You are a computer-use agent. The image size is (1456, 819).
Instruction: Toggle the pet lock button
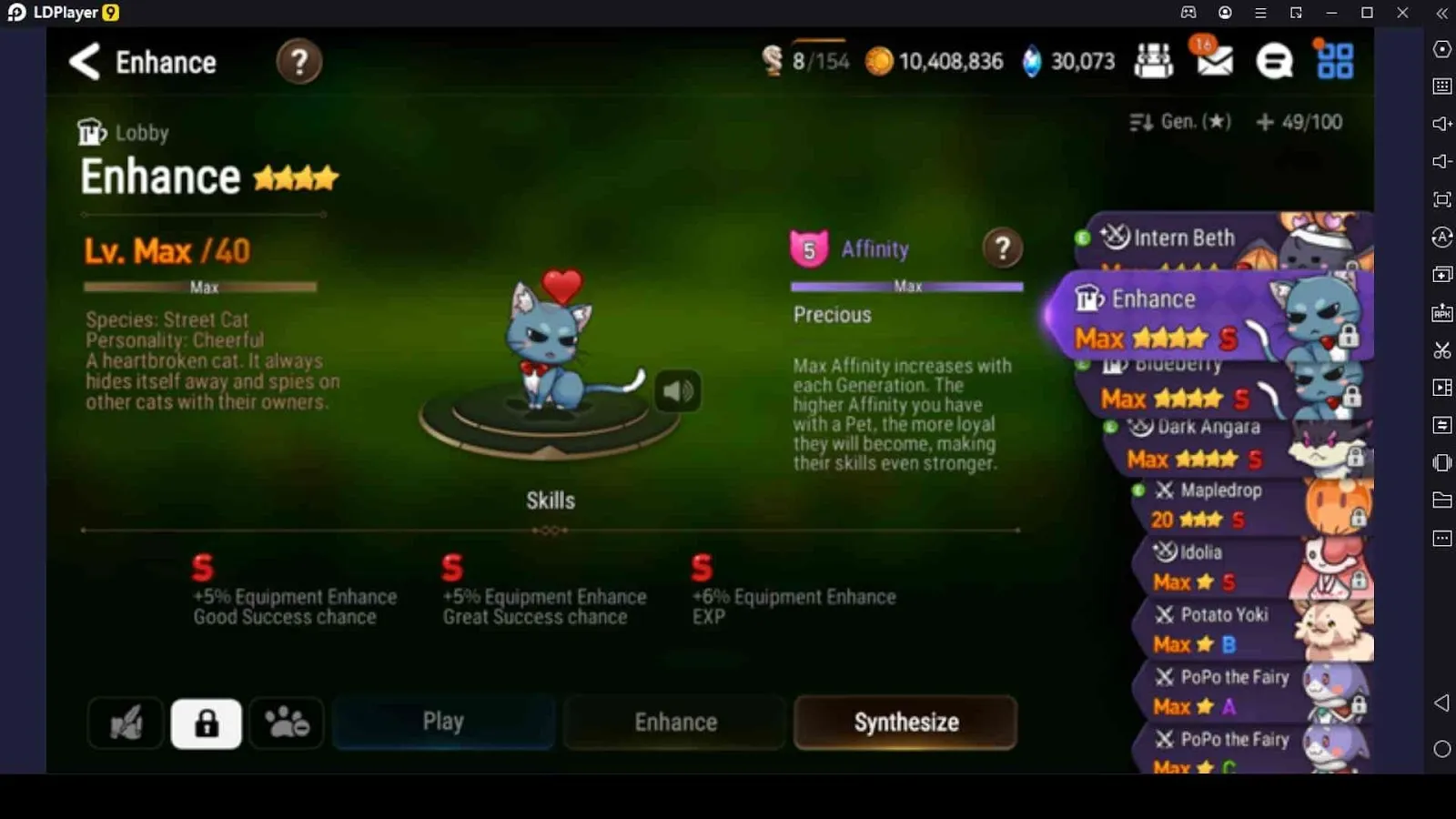coord(206,723)
